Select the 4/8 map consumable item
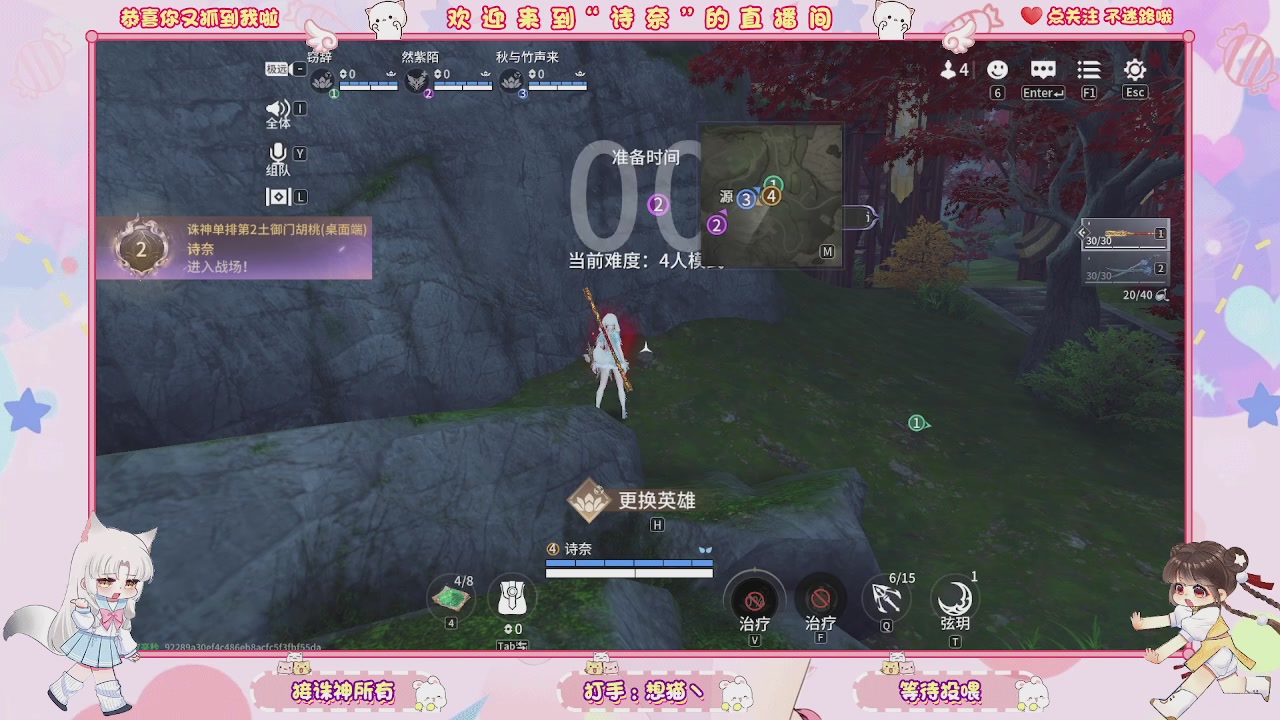This screenshot has height=720, width=1280. 450,598
